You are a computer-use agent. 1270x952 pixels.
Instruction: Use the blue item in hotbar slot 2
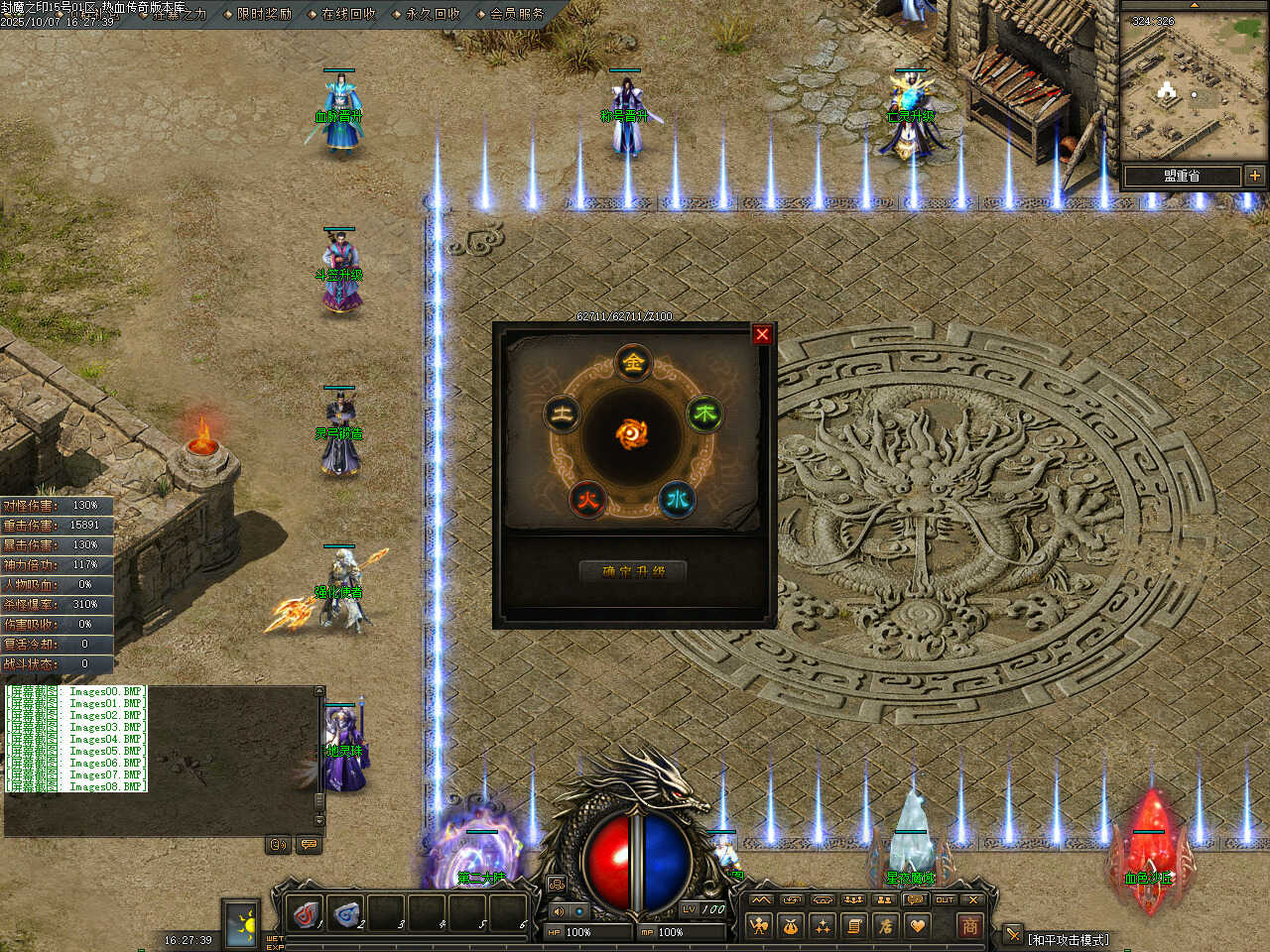tap(345, 912)
